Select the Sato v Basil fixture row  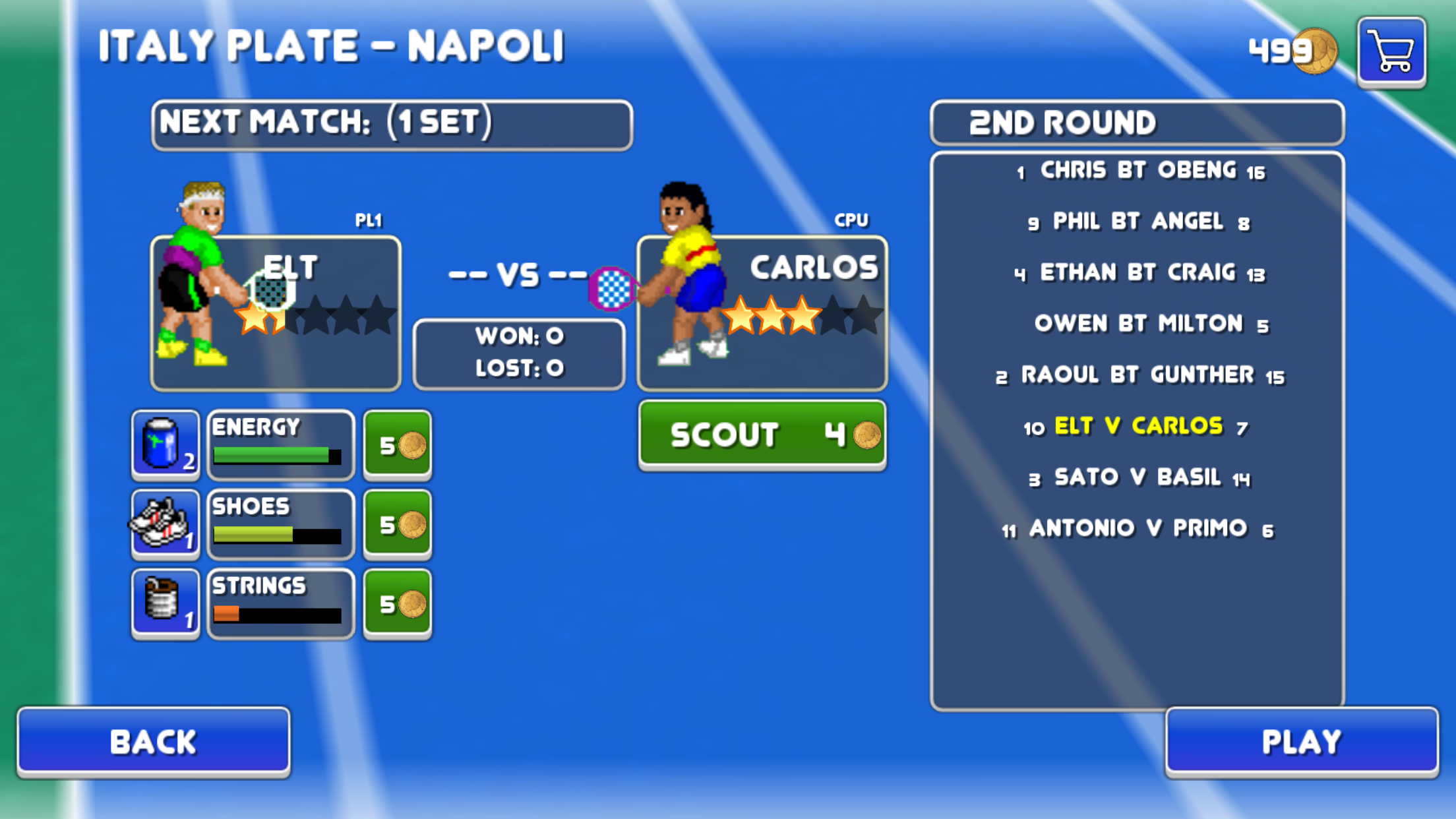pyautogui.click(x=1137, y=477)
